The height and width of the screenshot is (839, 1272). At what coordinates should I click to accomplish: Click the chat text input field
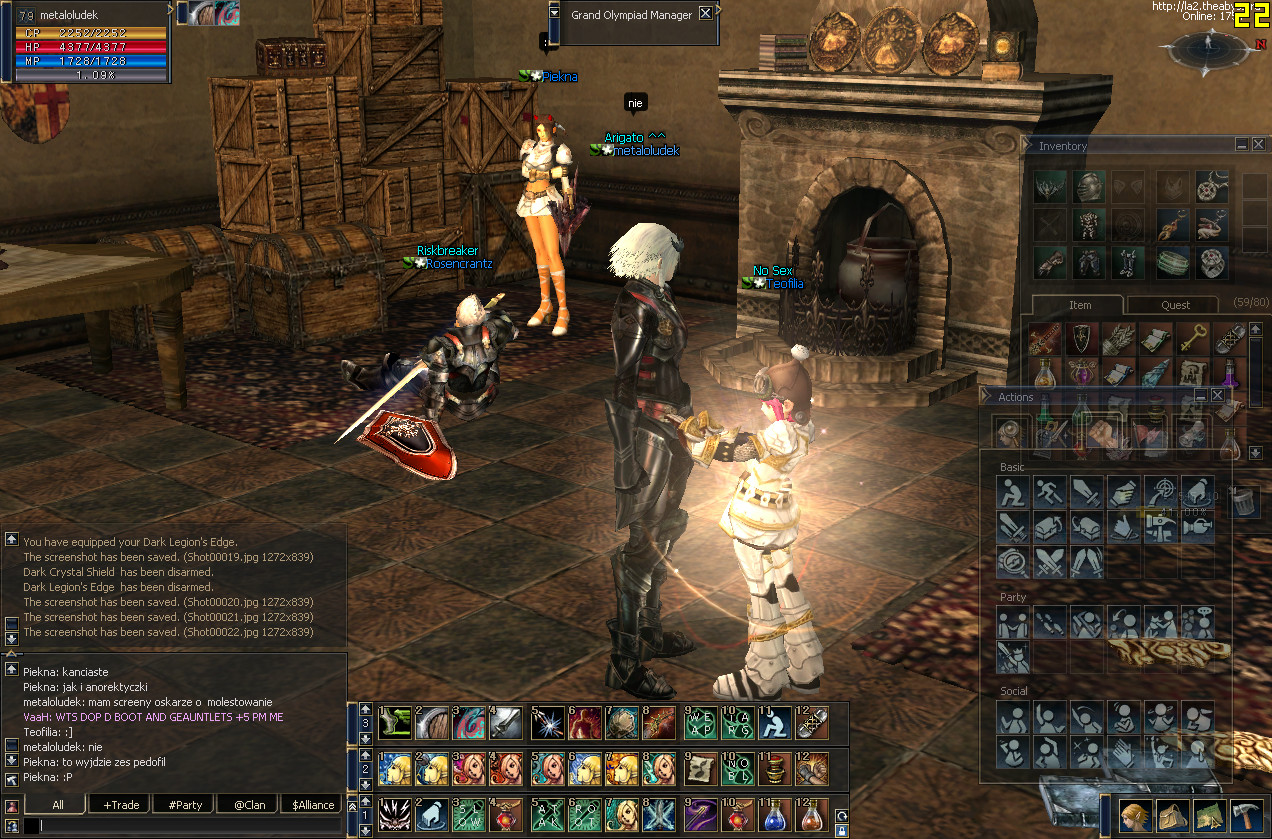coord(190,827)
